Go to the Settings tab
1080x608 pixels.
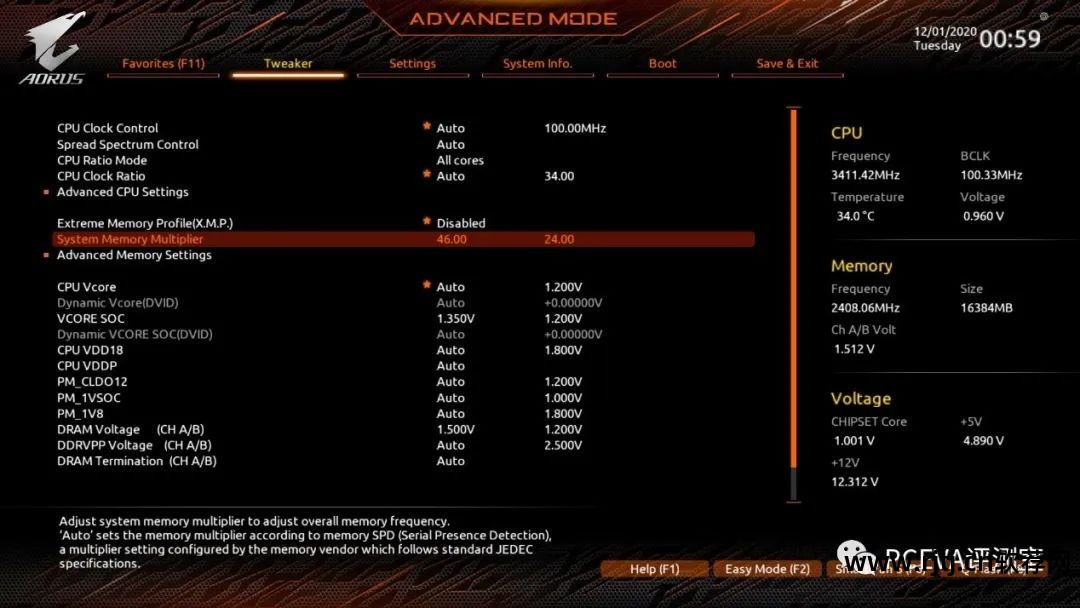pos(412,64)
